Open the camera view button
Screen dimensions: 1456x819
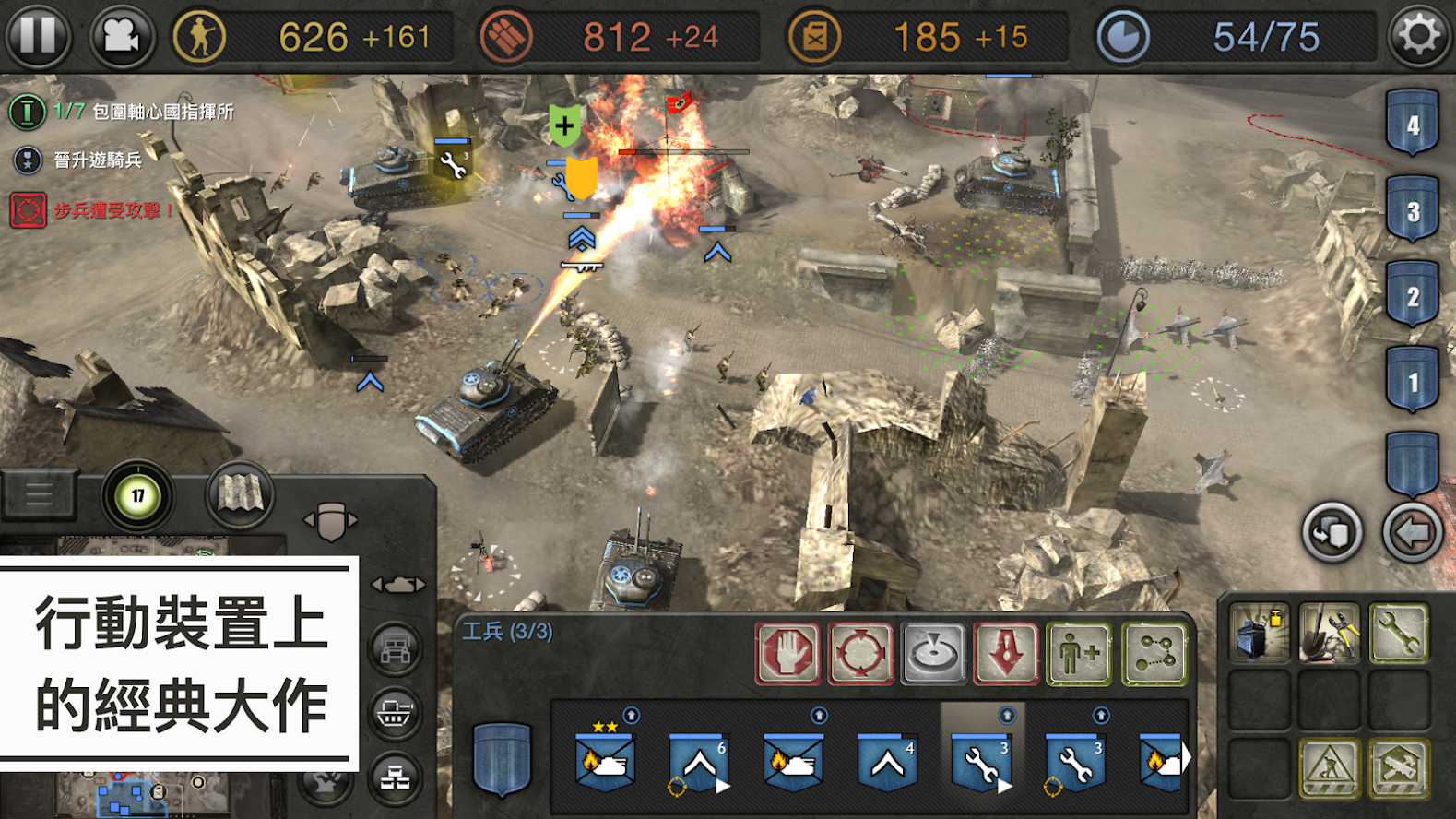(x=121, y=37)
